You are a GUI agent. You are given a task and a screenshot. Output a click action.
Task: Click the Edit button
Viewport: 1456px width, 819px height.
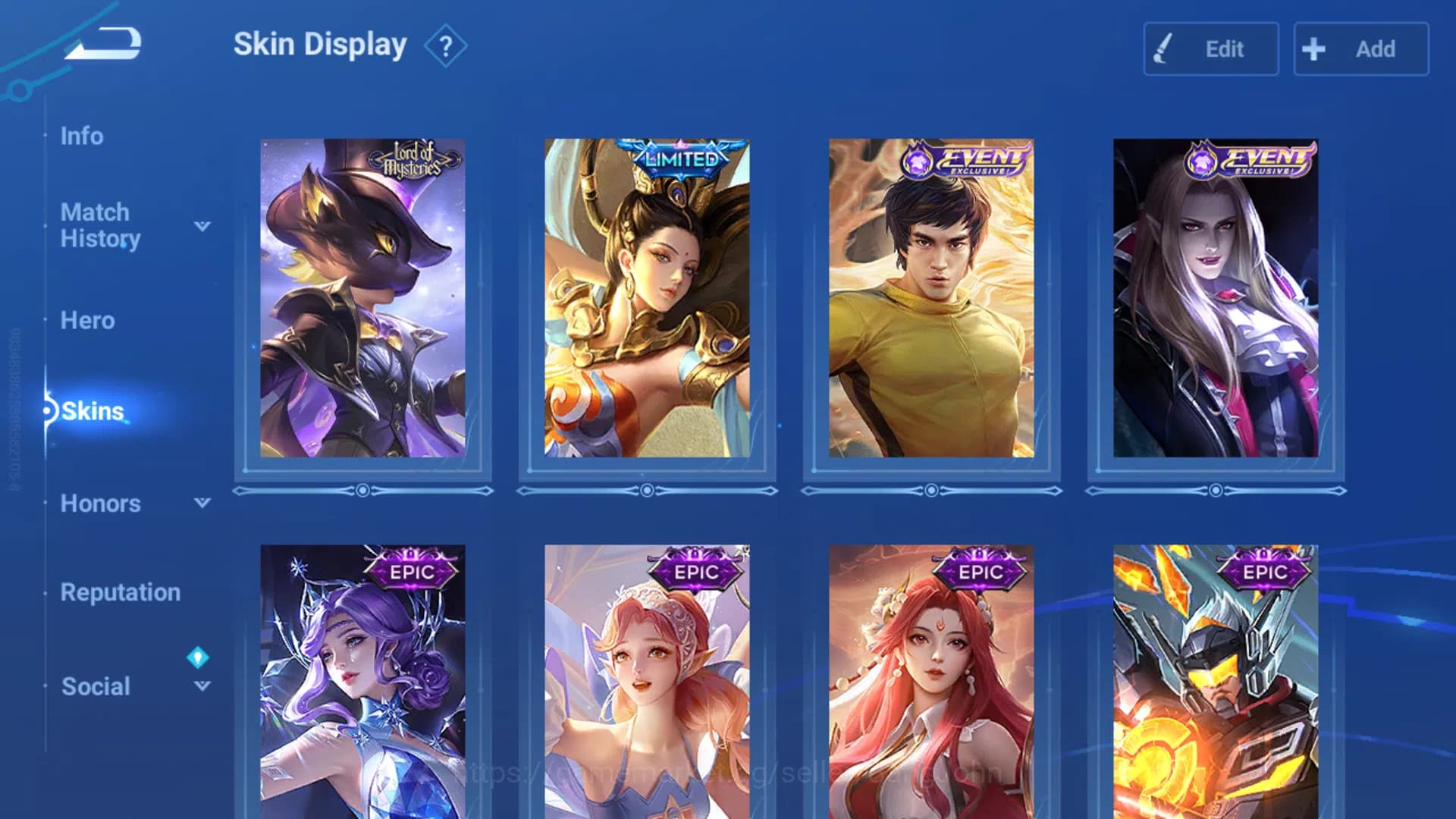[1211, 49]
